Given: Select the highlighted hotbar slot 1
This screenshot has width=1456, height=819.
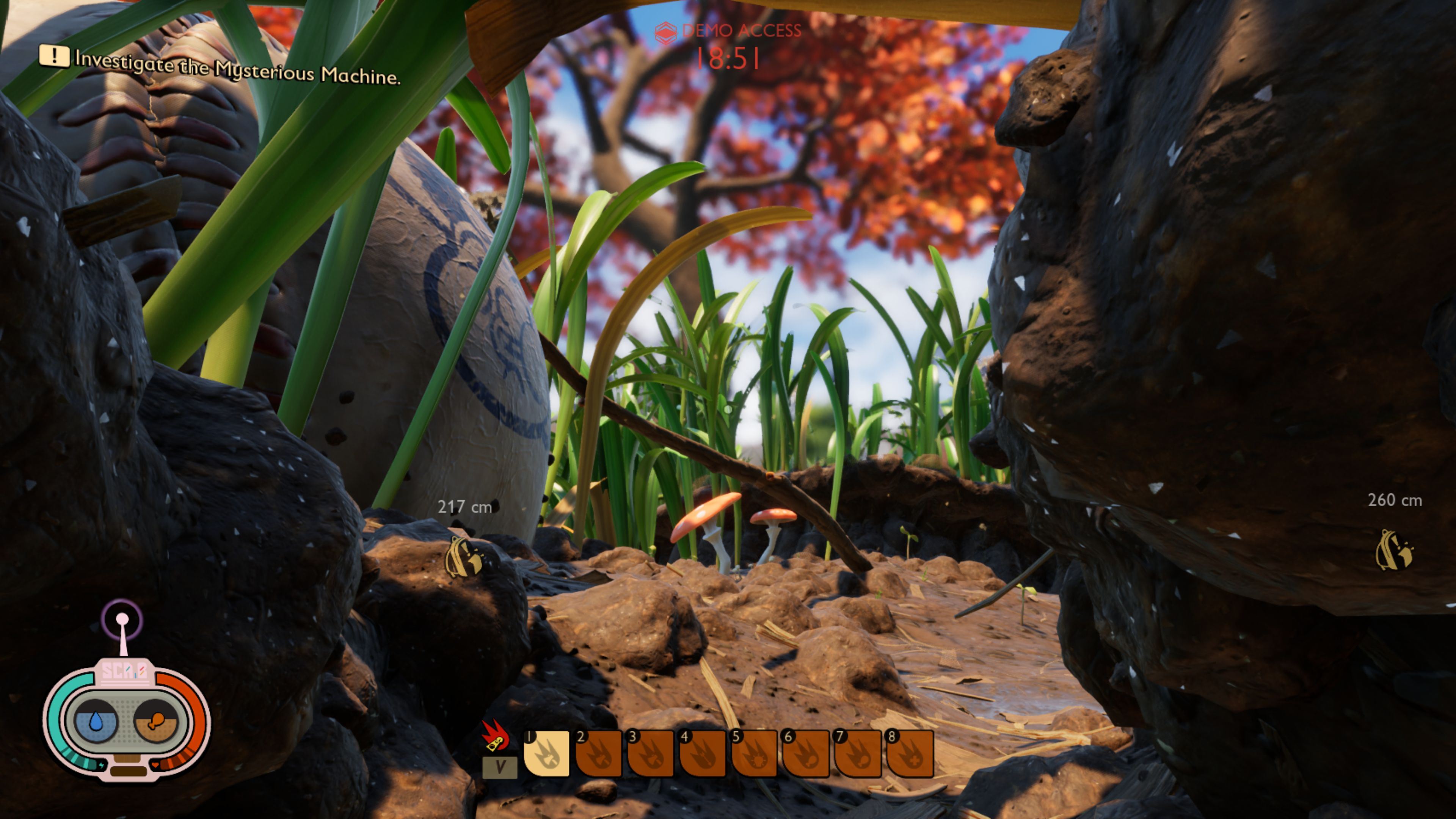Looking at the screenshot, I should point(546,753).
